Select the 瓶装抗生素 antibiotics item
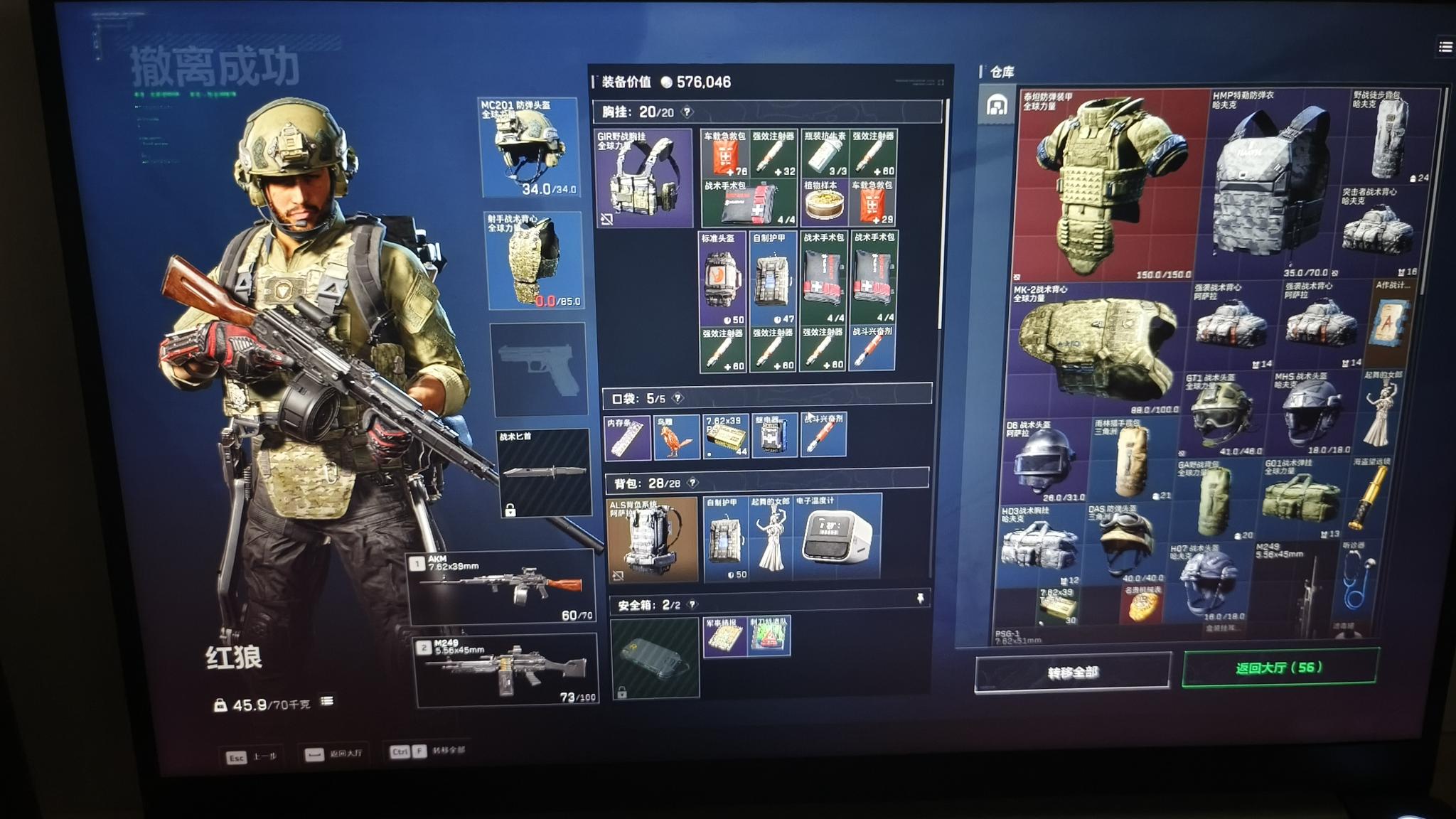This screenshot has width=1456, height=819. click(x=825, y=154)
